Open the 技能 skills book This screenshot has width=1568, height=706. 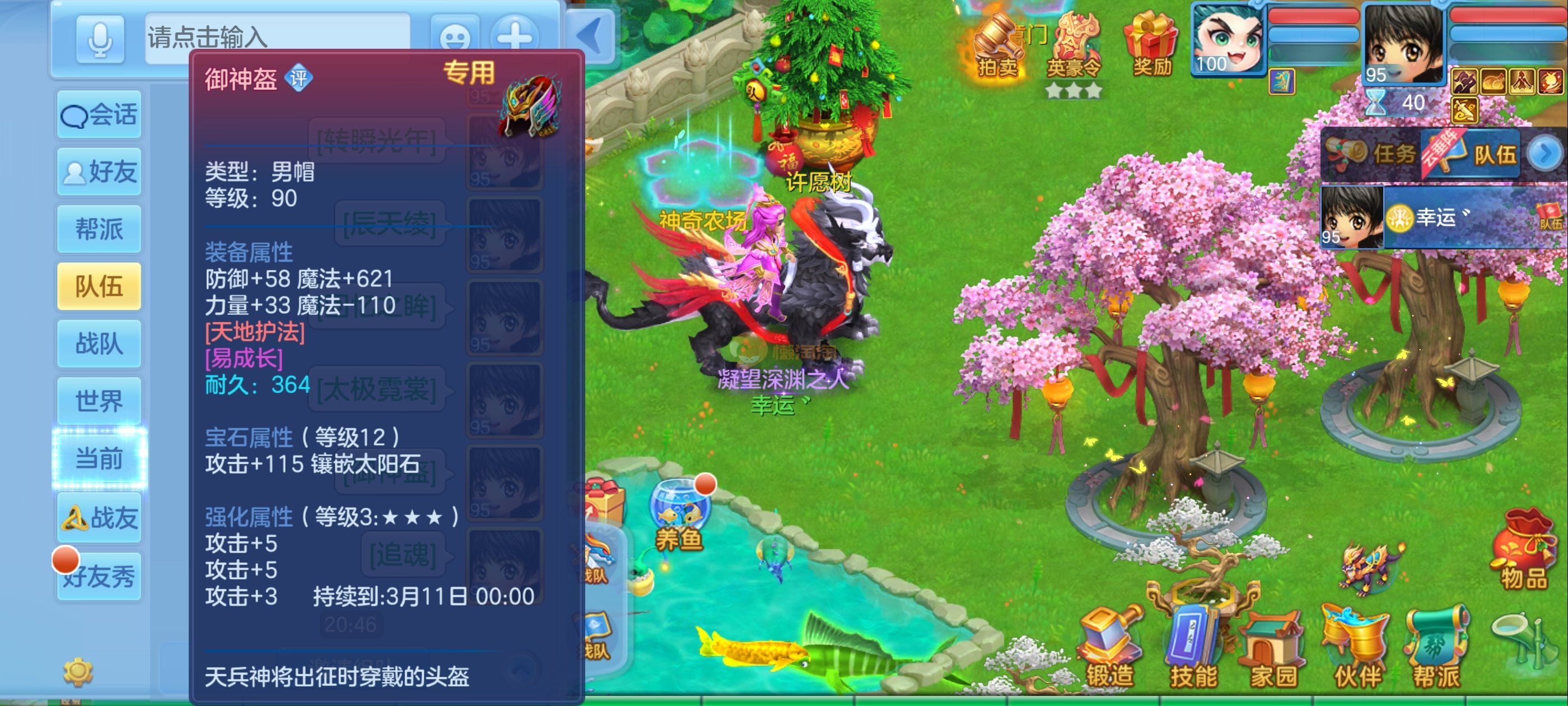pos(1193,649)
